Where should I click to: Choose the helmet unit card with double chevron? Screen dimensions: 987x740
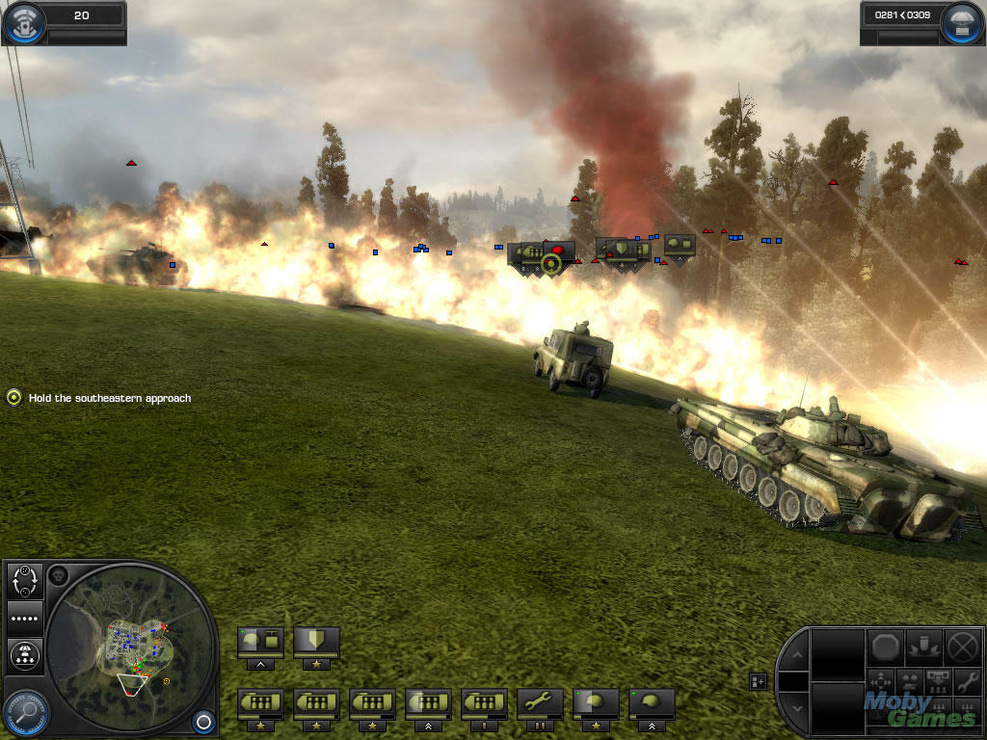coord(652,703)
